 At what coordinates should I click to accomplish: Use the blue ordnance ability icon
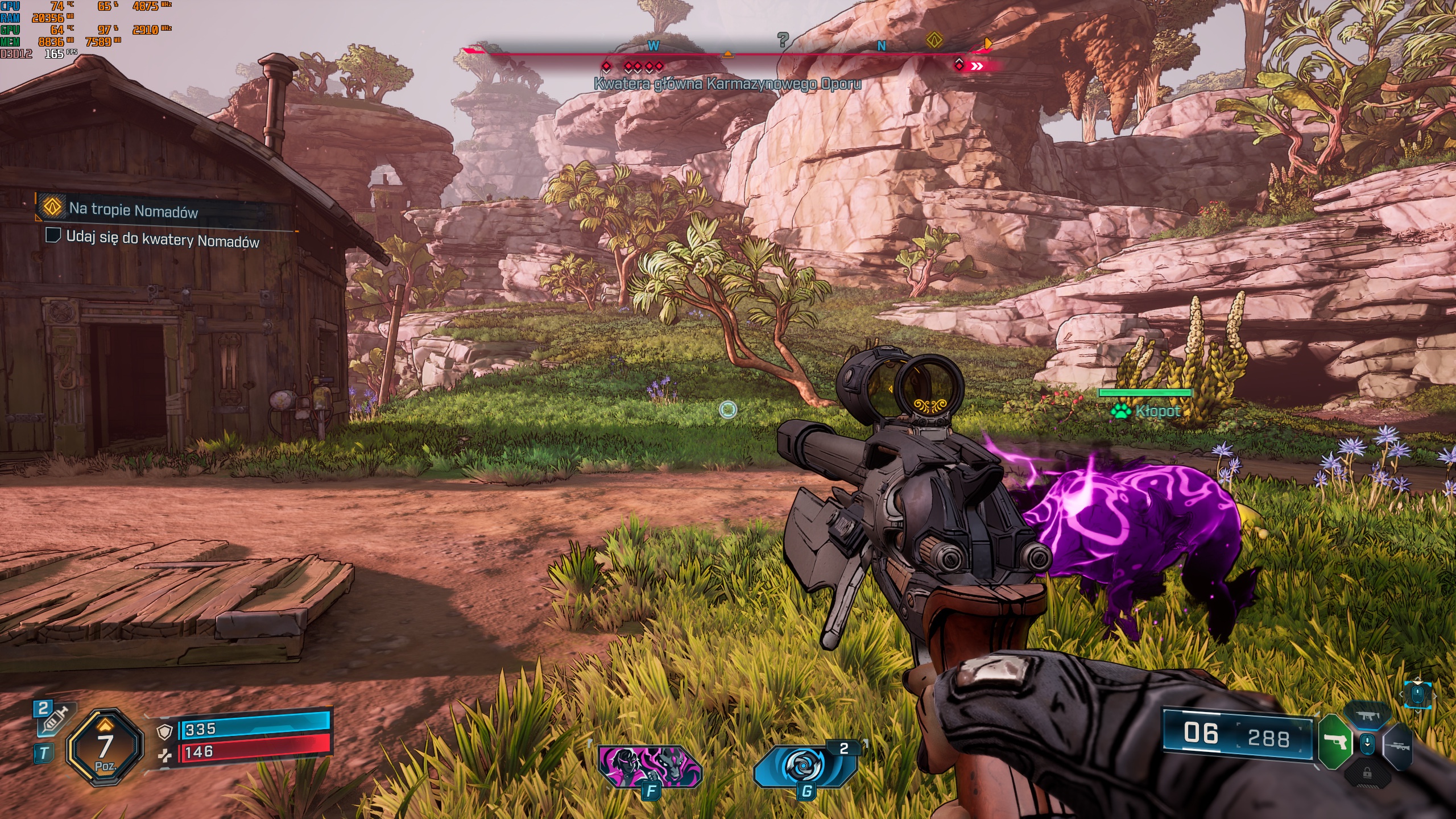(804, 765)
